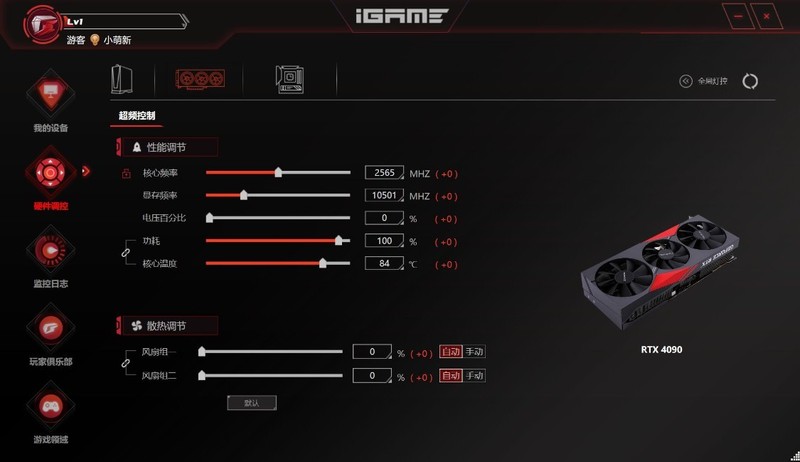Set fan group one to 手动 manual
The height and width of the screenshot is (462, 800).
coord(474,352)
